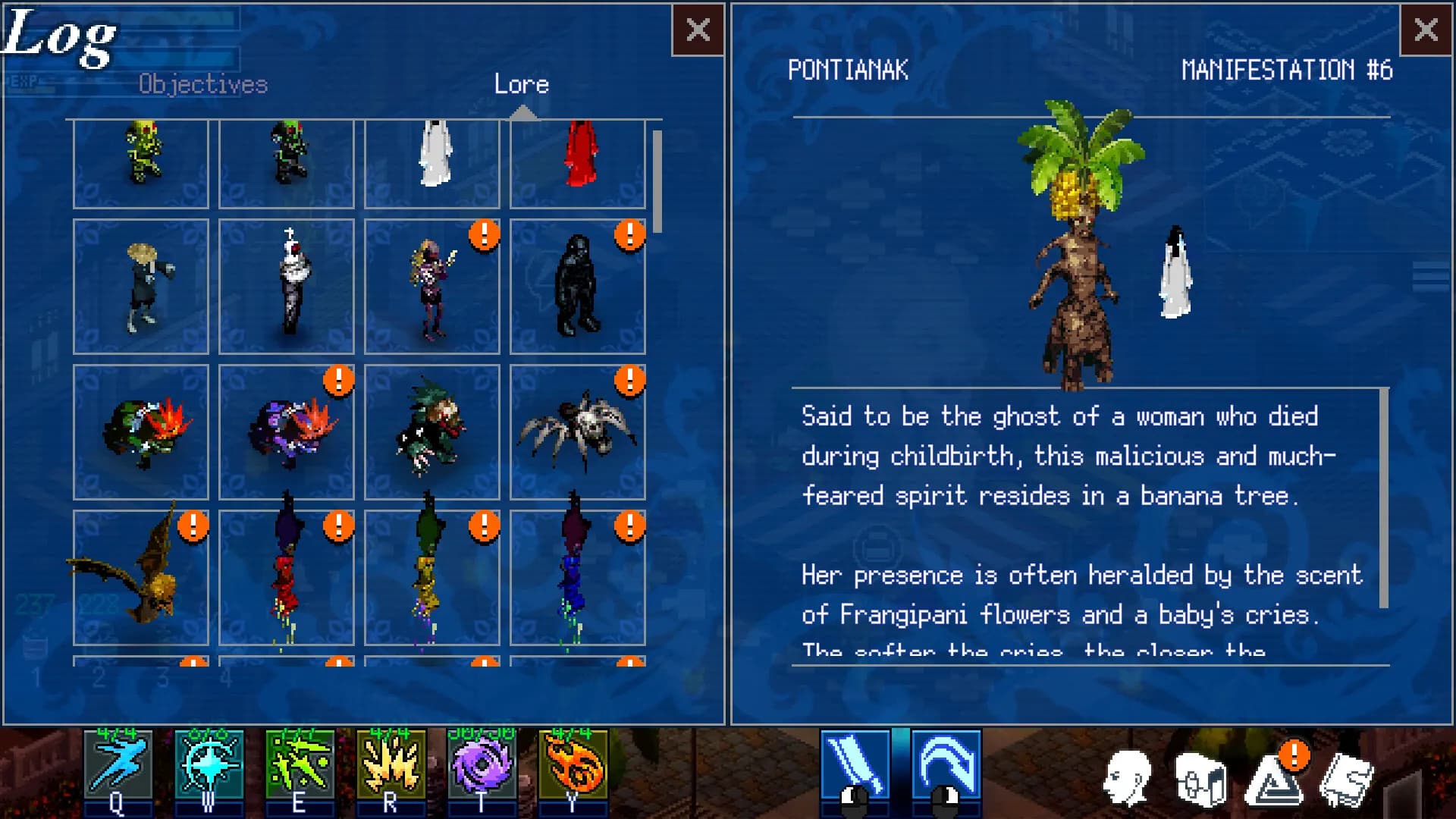Close the Pontianak lore entry panel
Screen dimensions: 1456x819
(x=1426, y=30)
